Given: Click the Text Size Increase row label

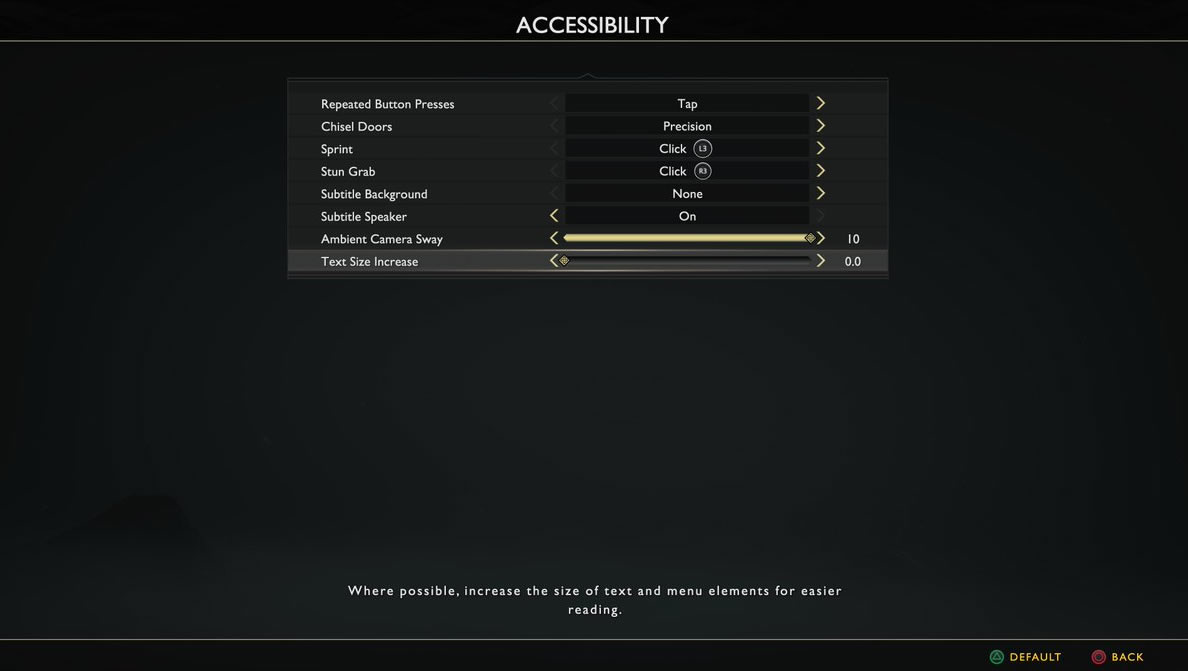Looking at the screenshot, I should (370, 262).
